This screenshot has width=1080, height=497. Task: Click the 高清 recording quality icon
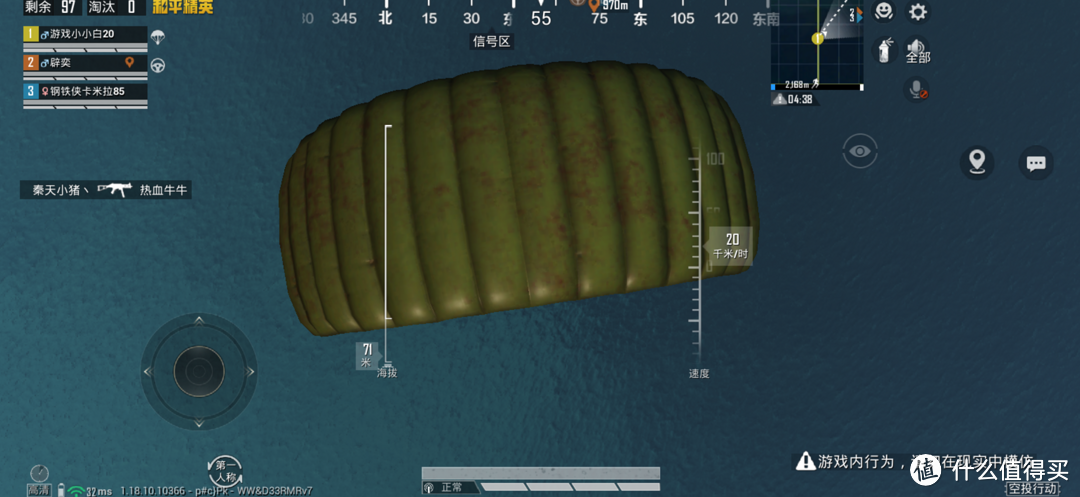(x=38, y=478)
